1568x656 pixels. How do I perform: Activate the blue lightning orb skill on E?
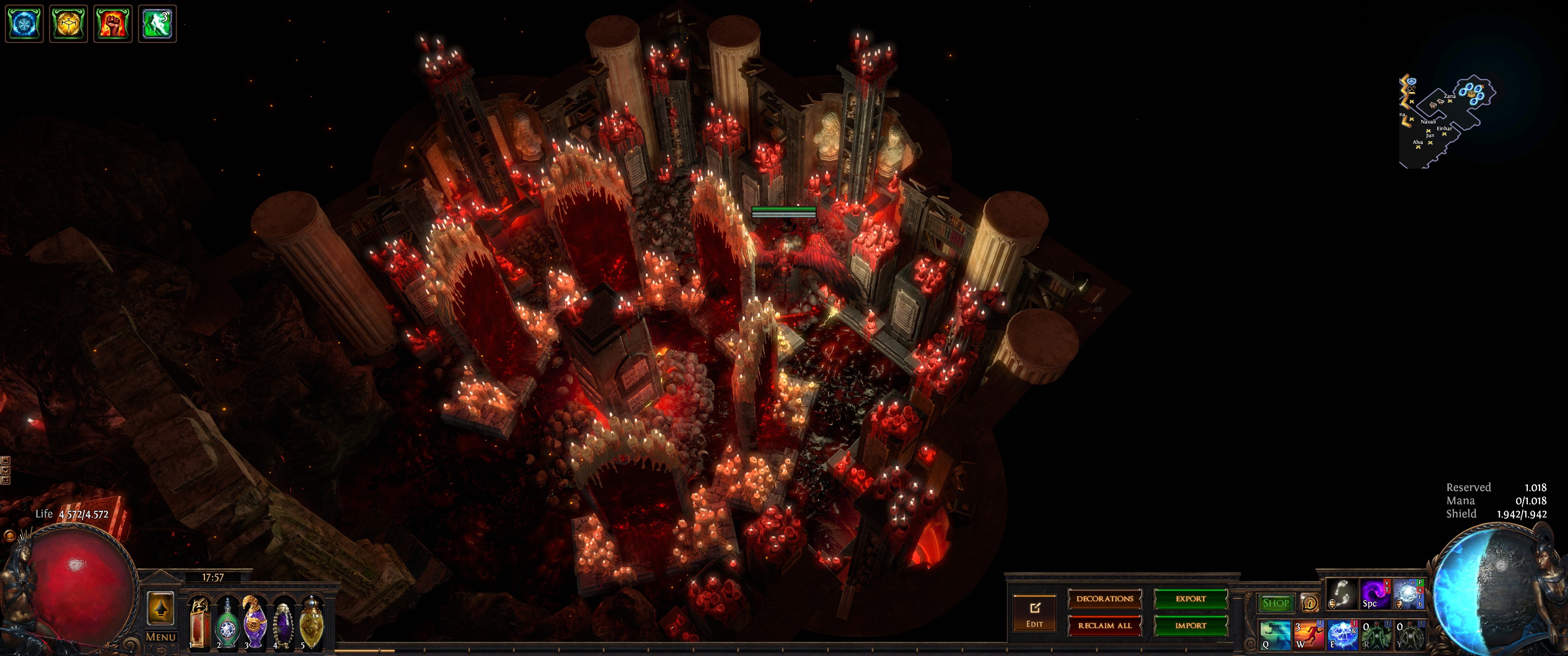1341,634
